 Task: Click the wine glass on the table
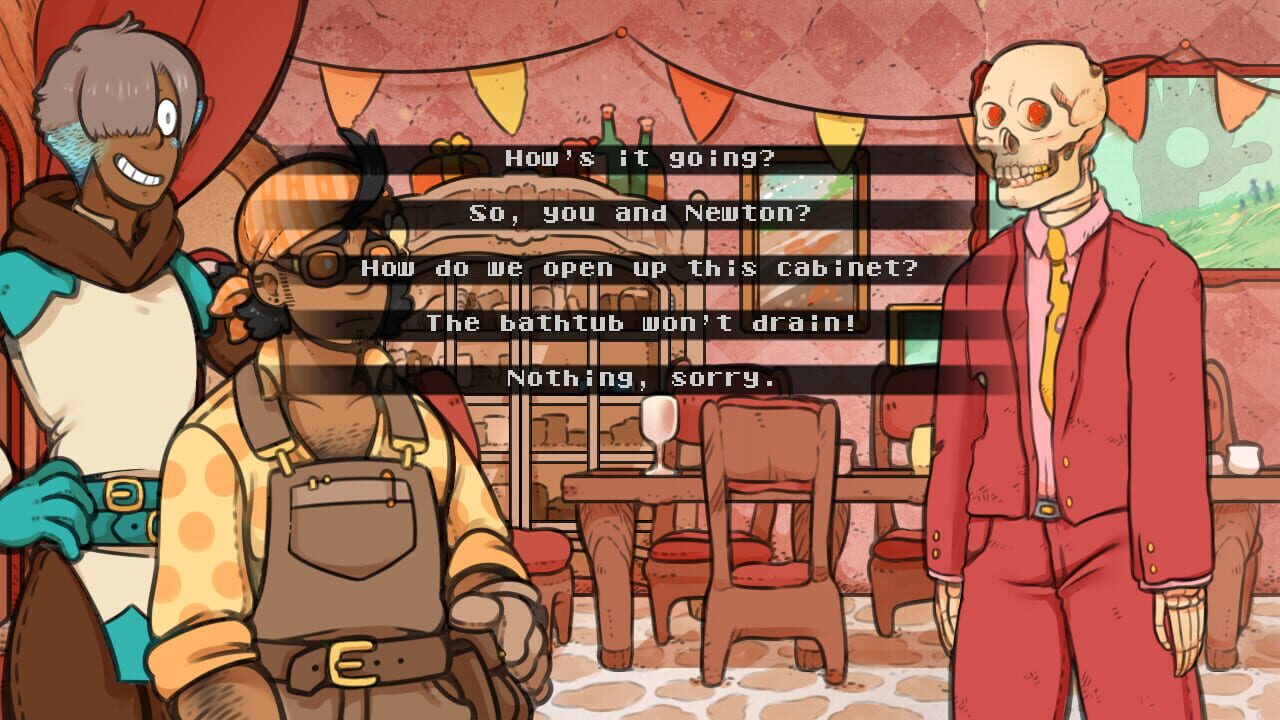click(x=657, y=430)
